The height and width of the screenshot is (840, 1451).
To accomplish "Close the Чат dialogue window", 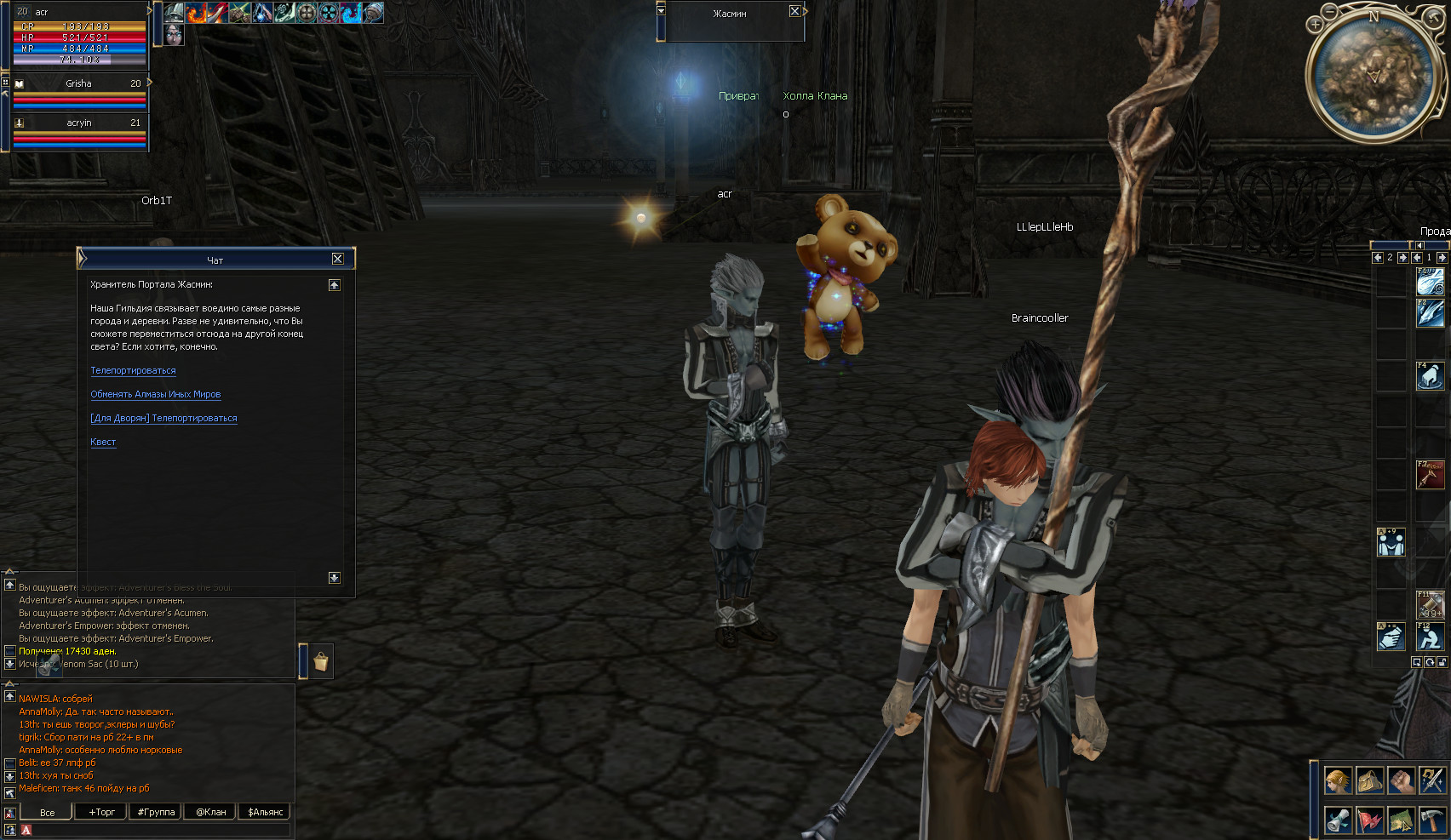I will (337, 259).
